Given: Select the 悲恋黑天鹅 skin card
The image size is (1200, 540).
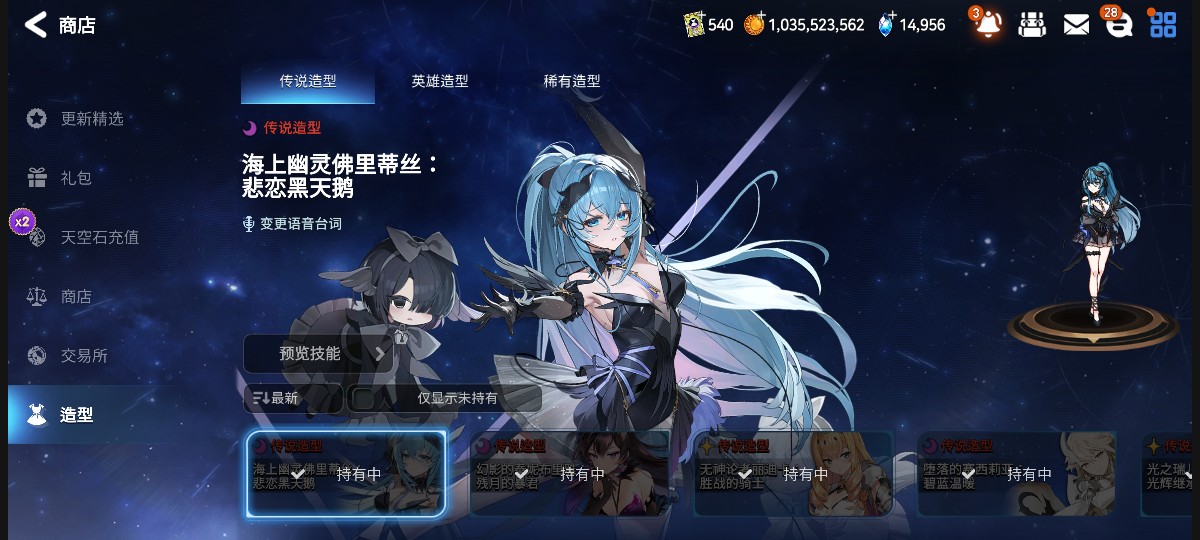Looking at the screenshot, I should (x=346, y=474).
